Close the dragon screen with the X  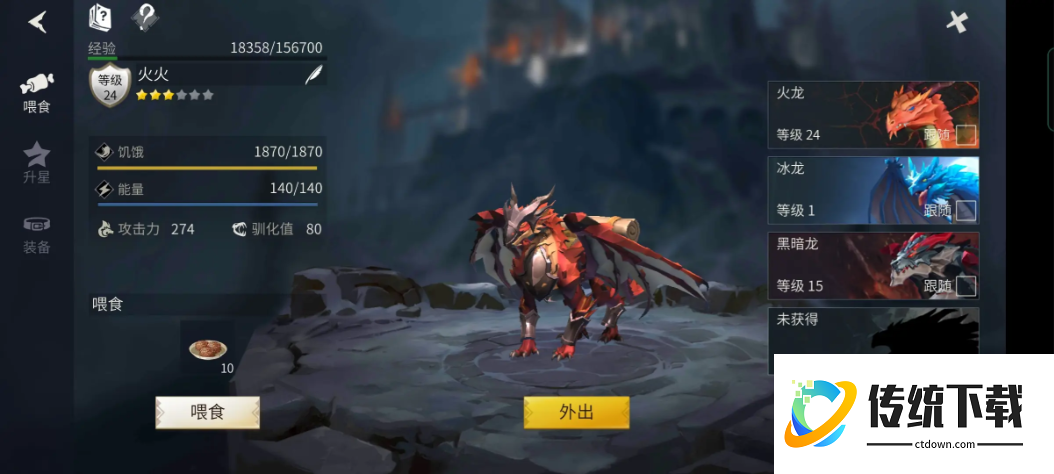[x=957, y=22]
